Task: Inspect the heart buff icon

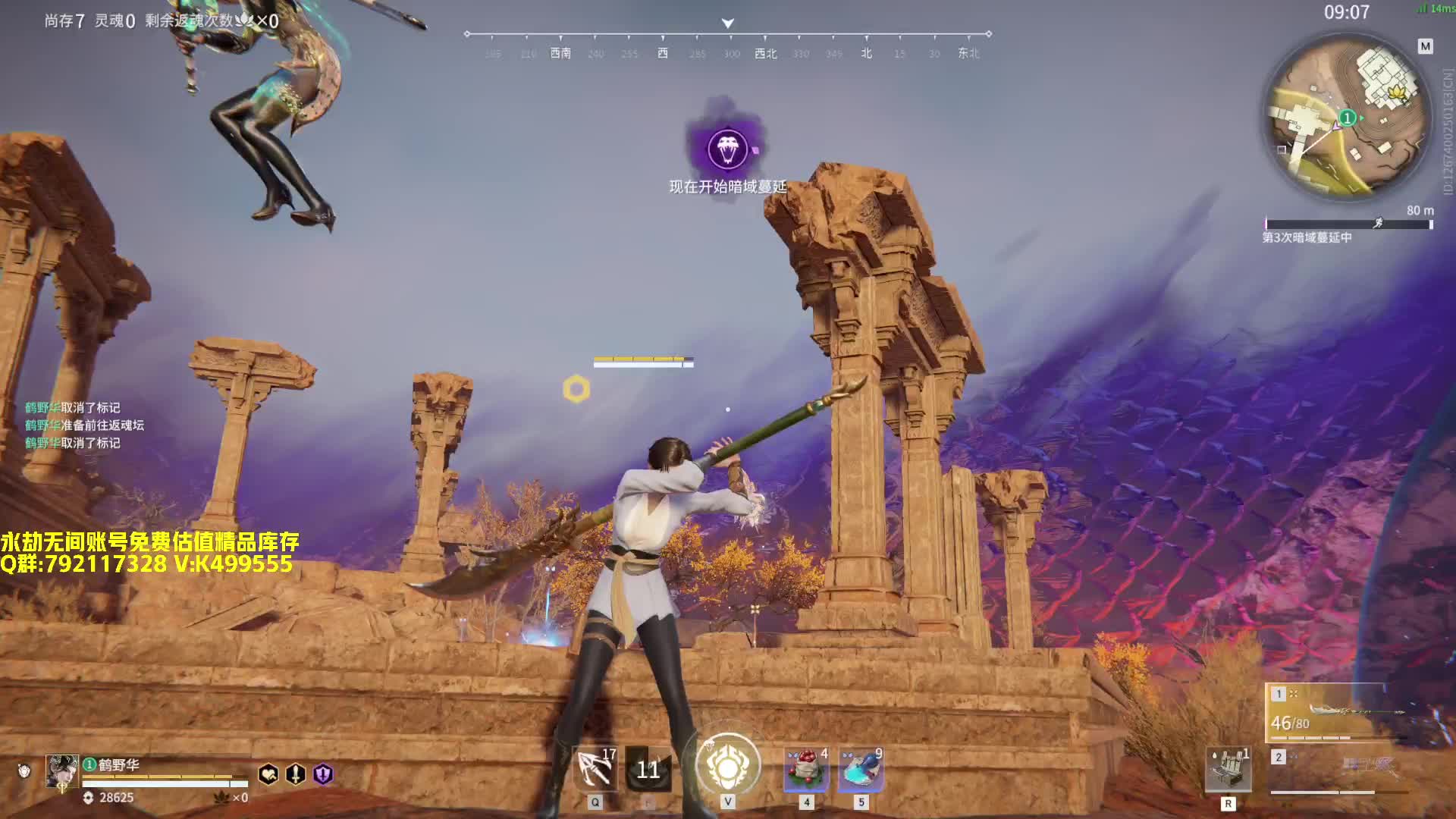Action: [x=268, y=774]
